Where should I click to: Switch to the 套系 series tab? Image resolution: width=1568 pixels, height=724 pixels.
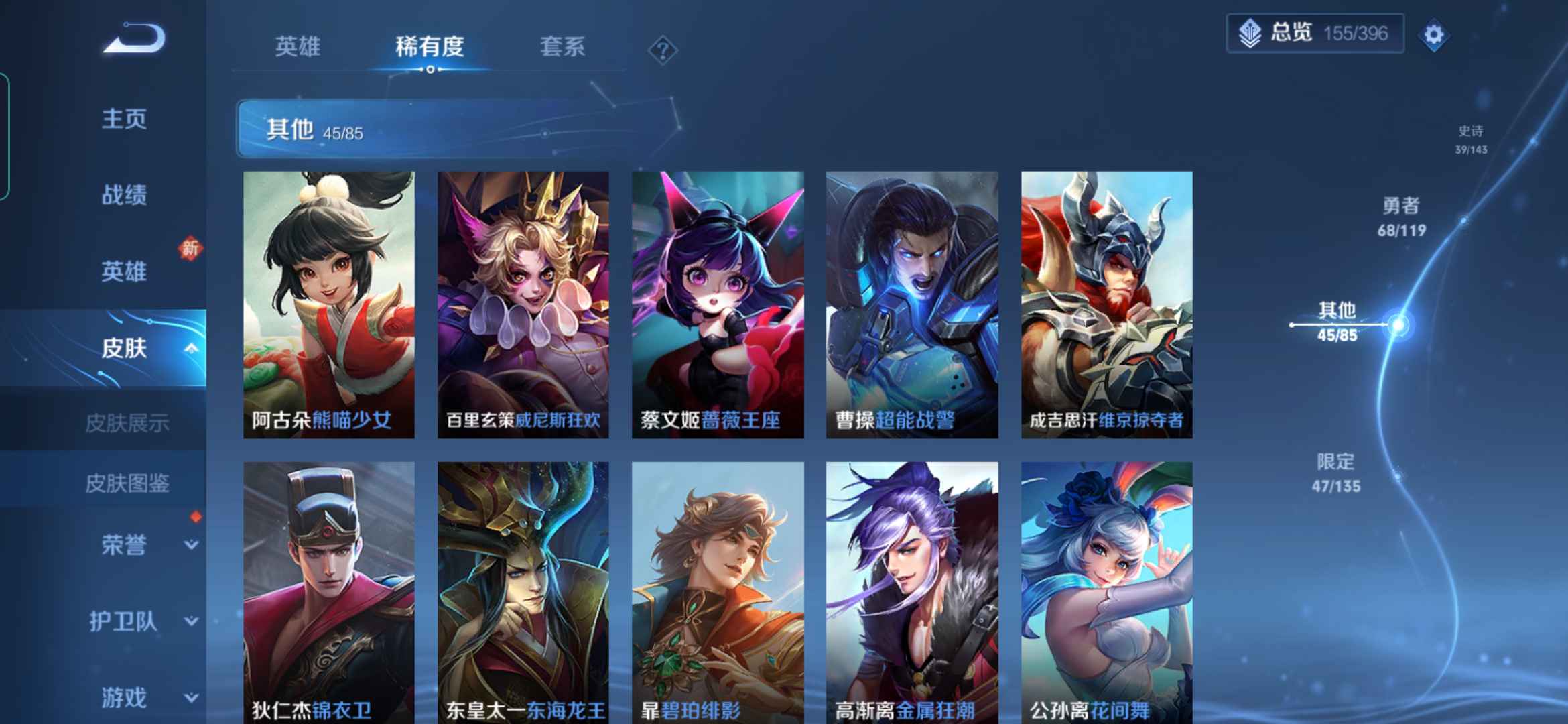click(x=564, y=47)
